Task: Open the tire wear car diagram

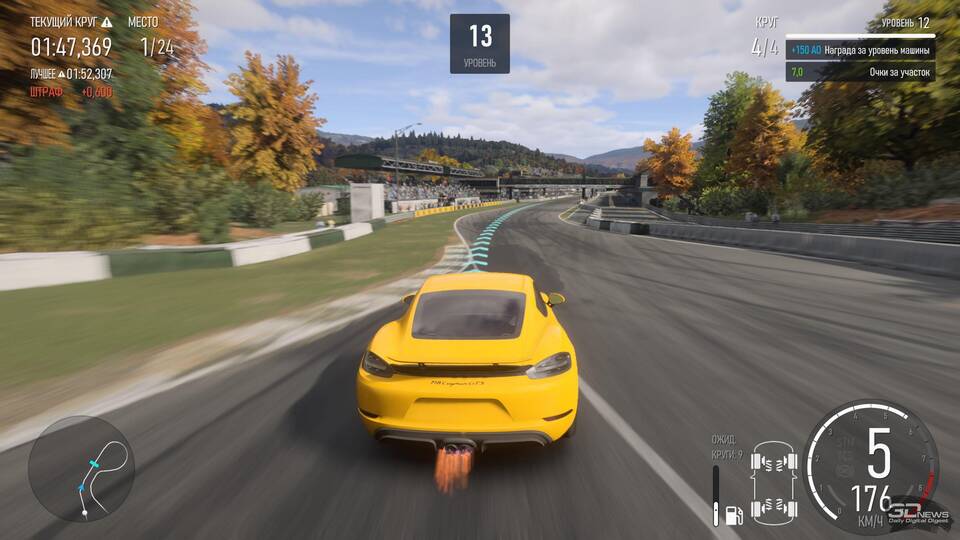Action: tap(774, 484)
